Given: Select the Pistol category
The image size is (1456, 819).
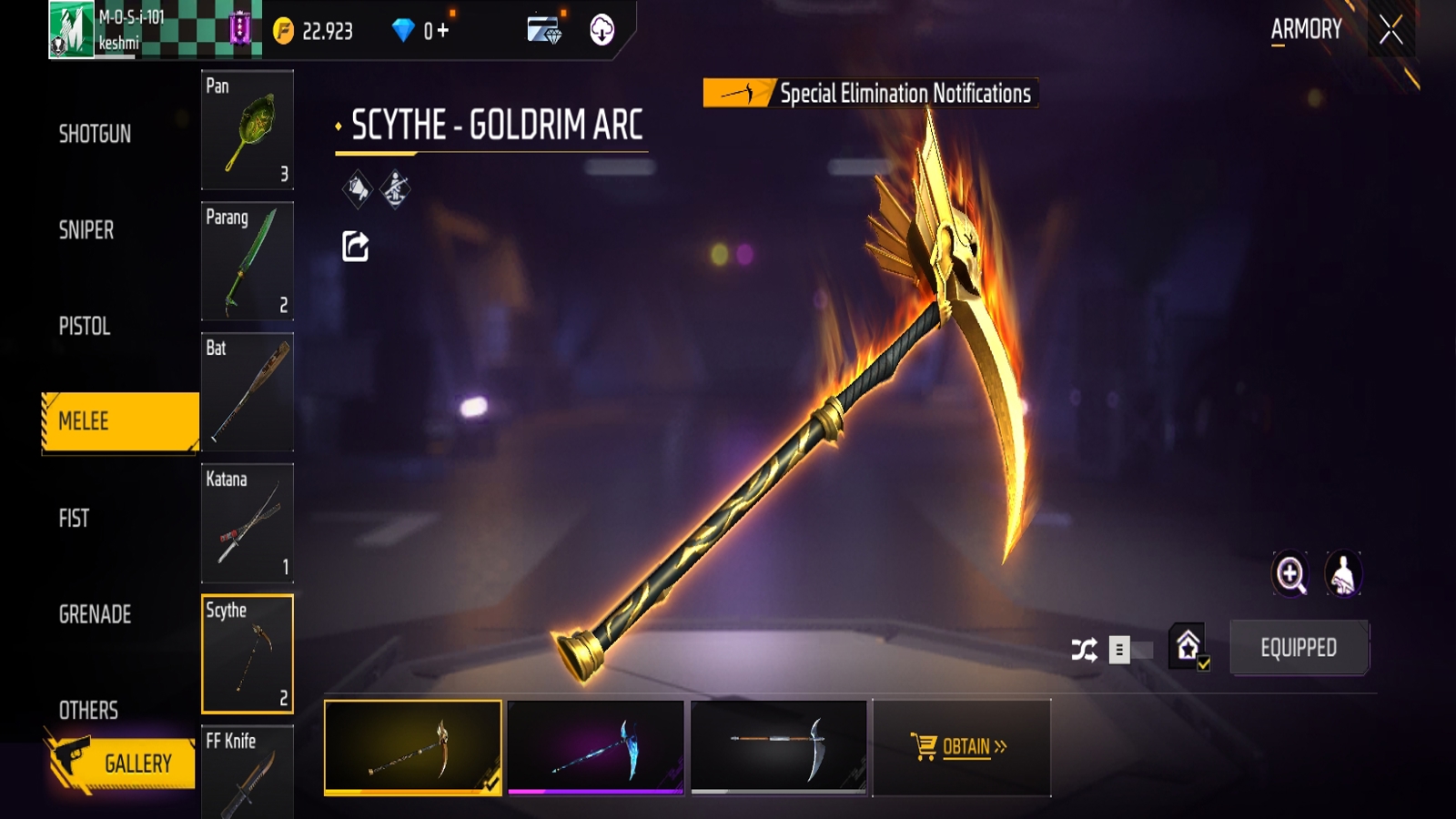Looking at the screenshot, I should [x=85, y=326].
